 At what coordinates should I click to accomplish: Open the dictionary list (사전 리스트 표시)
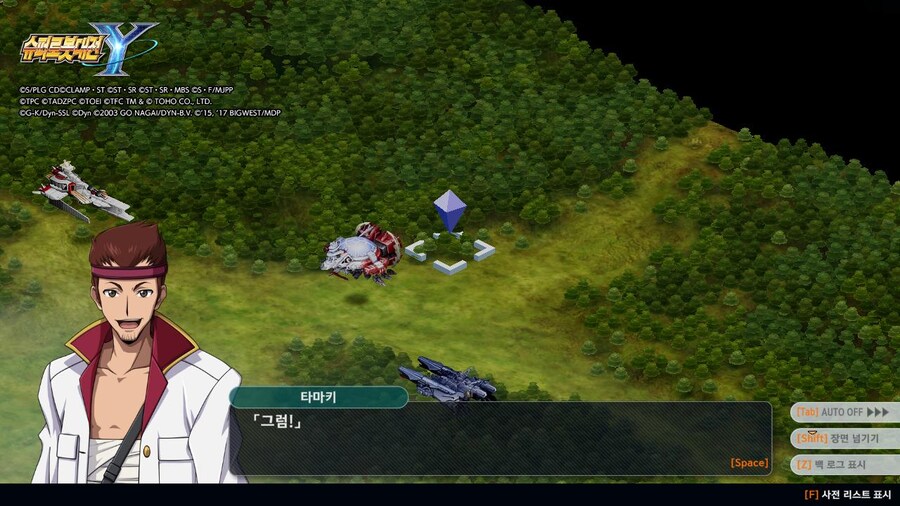[847, 494]
